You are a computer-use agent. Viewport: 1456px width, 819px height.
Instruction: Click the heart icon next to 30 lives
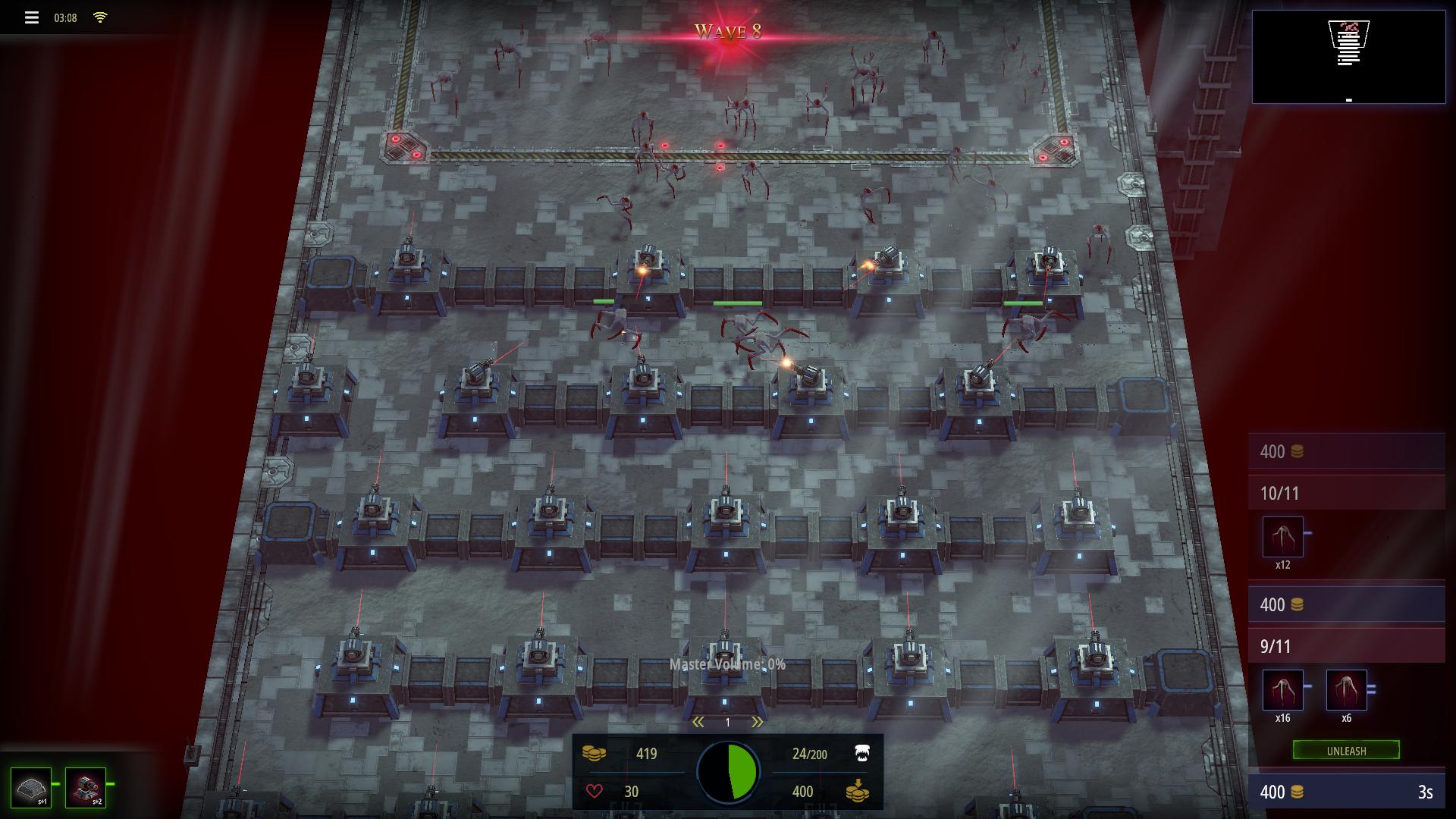596,791
